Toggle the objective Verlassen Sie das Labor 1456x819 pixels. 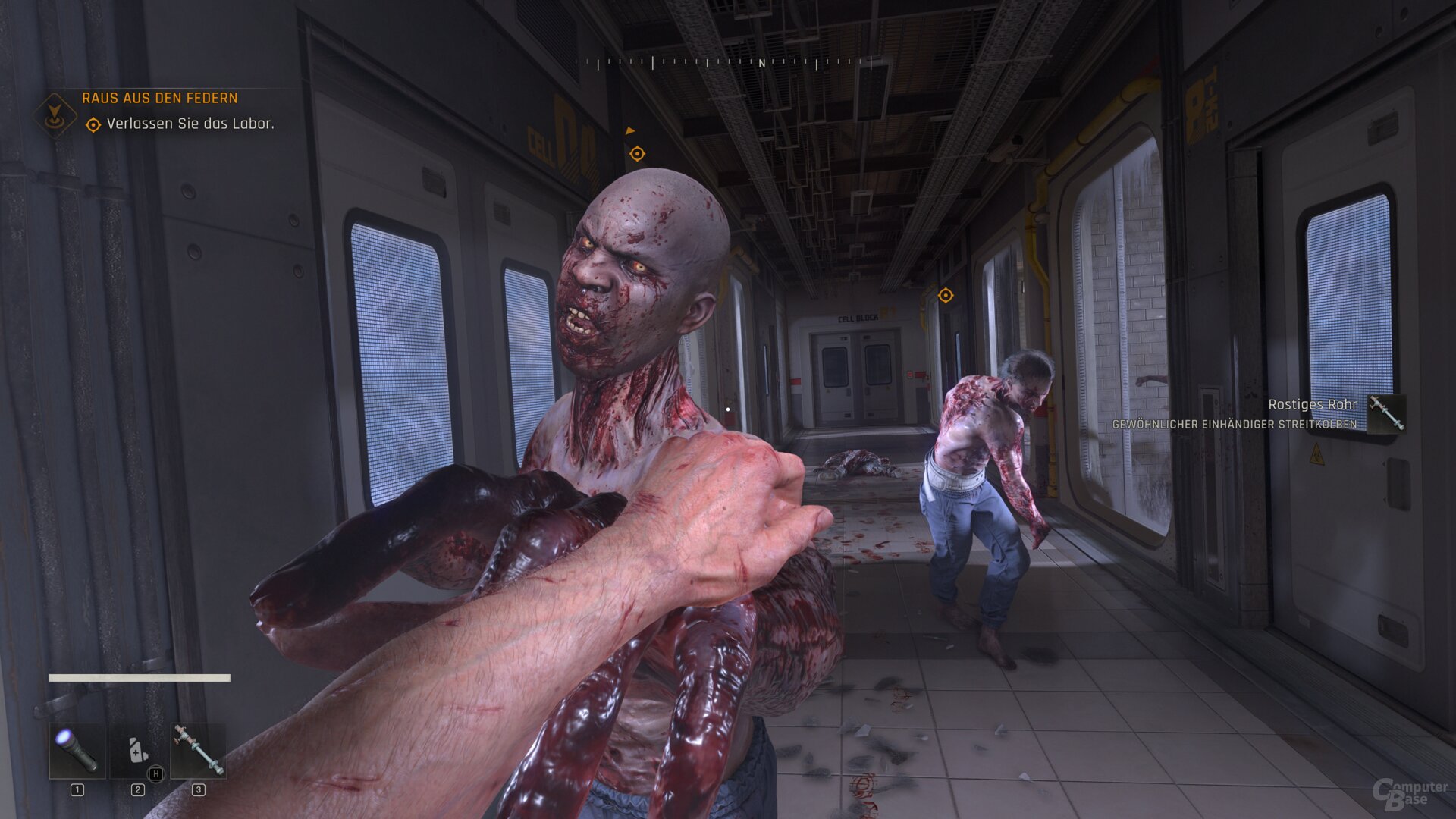point(191,122)
